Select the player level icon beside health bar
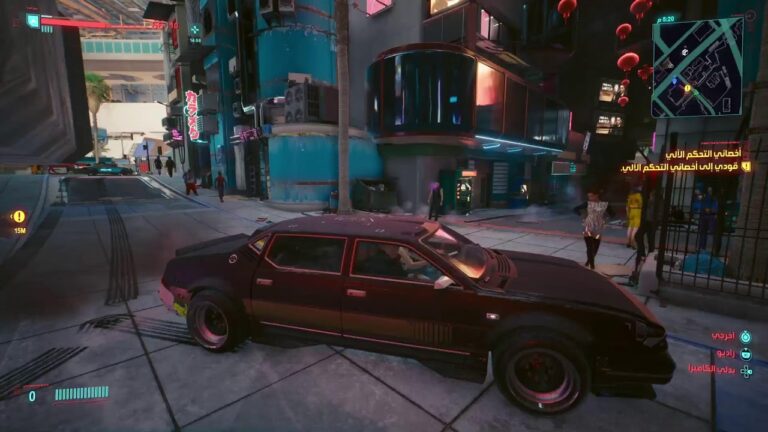This screenshot has width=768, height=432. [x=33, y=20]
